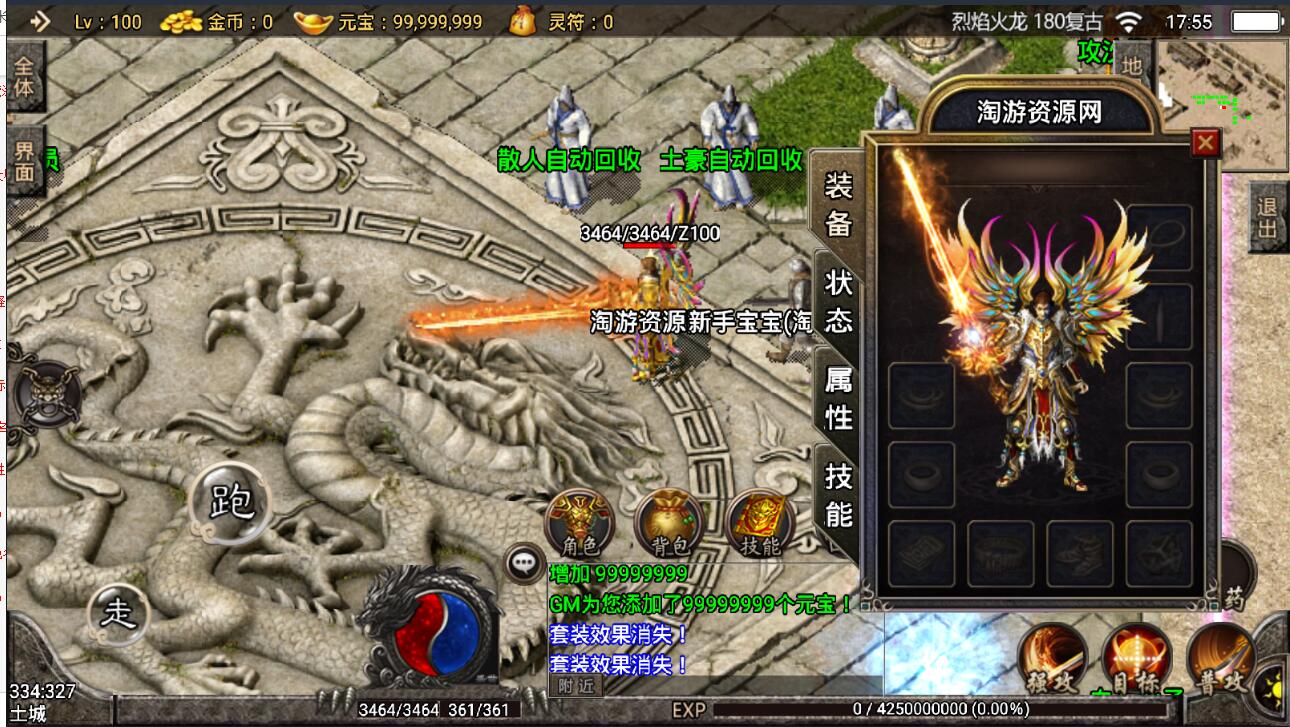Select the 属性 attributes tab
This screenshot has width=1290, height=727.
tap(838, 397)
